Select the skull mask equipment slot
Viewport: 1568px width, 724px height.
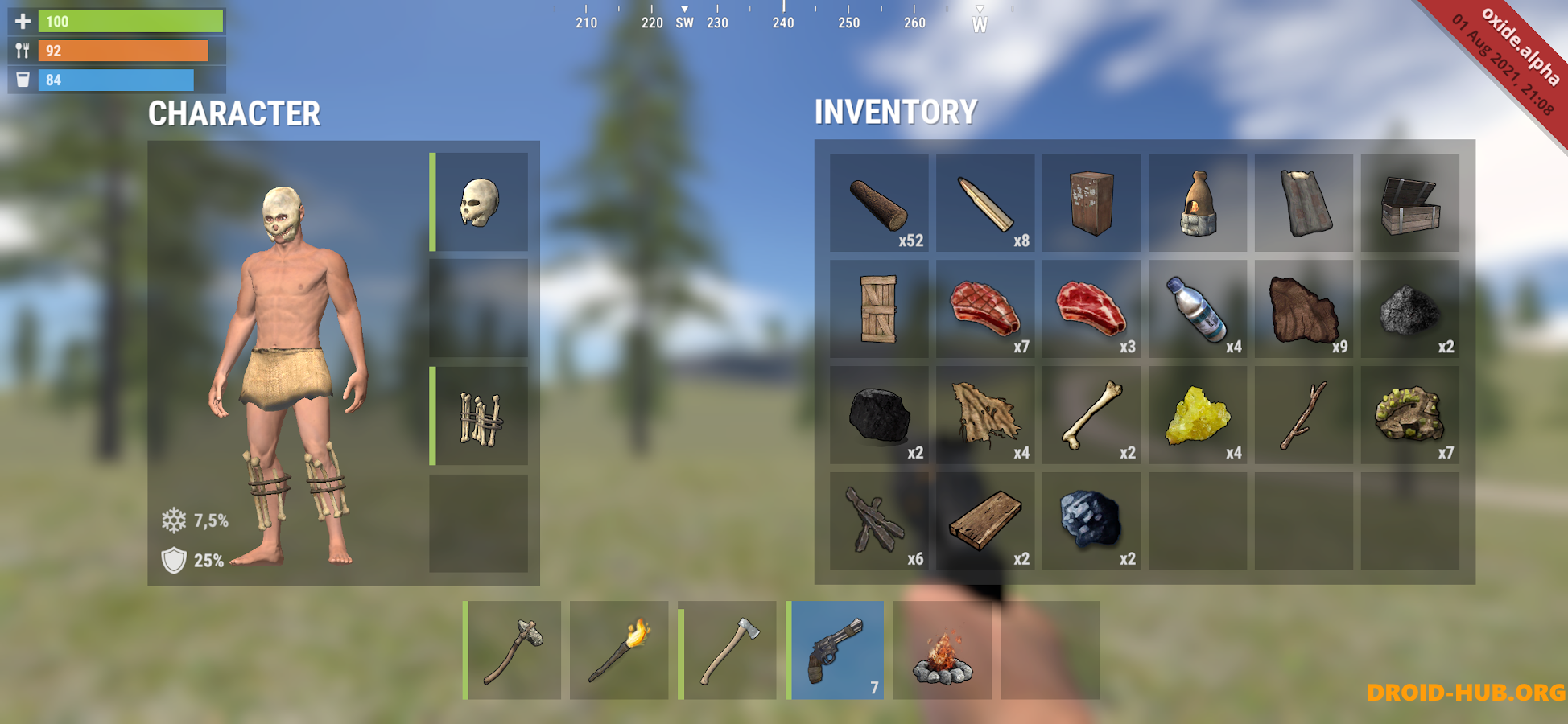pyautogui.click(x=480, y=202)
